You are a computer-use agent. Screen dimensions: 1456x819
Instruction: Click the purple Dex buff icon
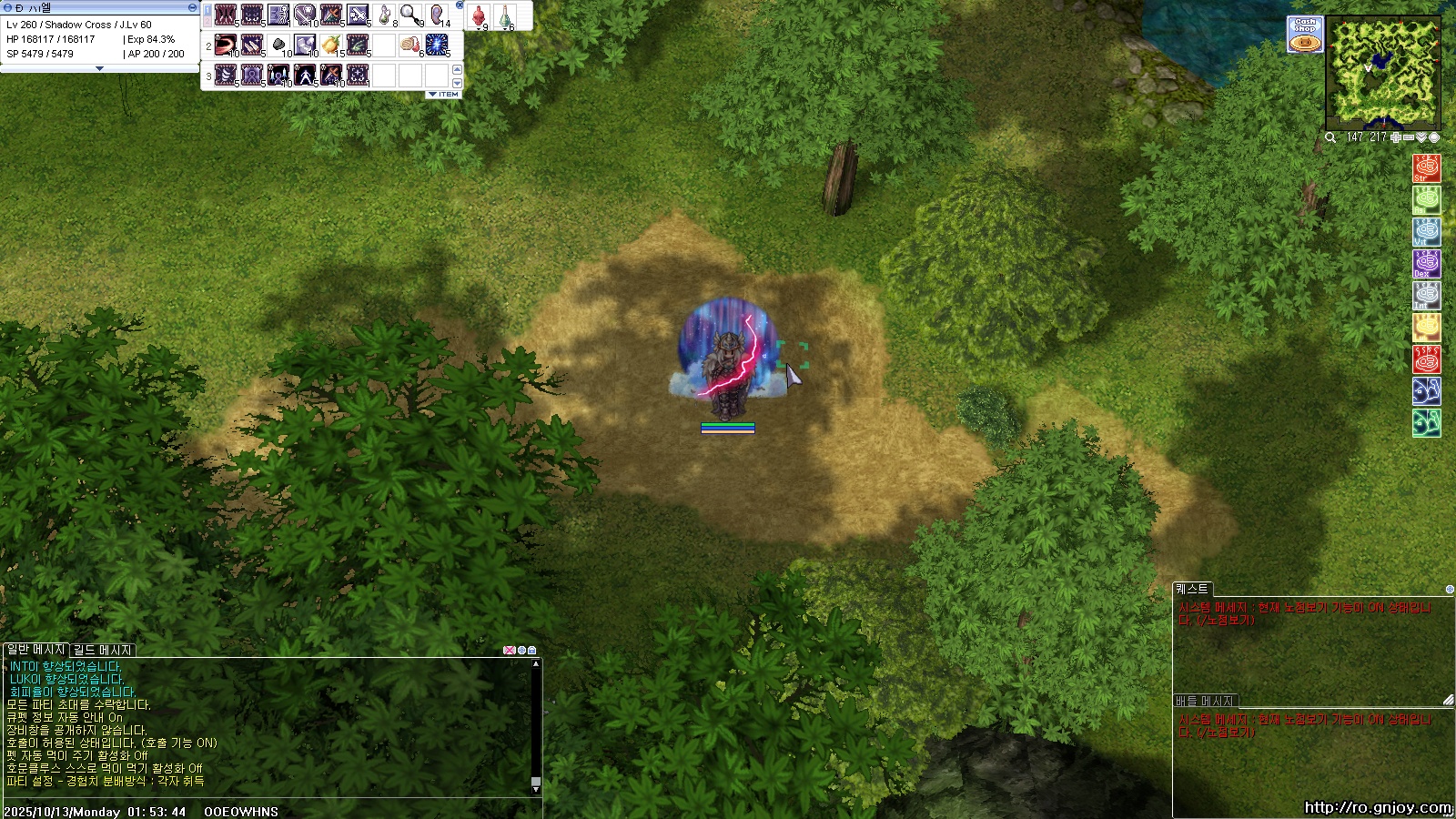1426,264
